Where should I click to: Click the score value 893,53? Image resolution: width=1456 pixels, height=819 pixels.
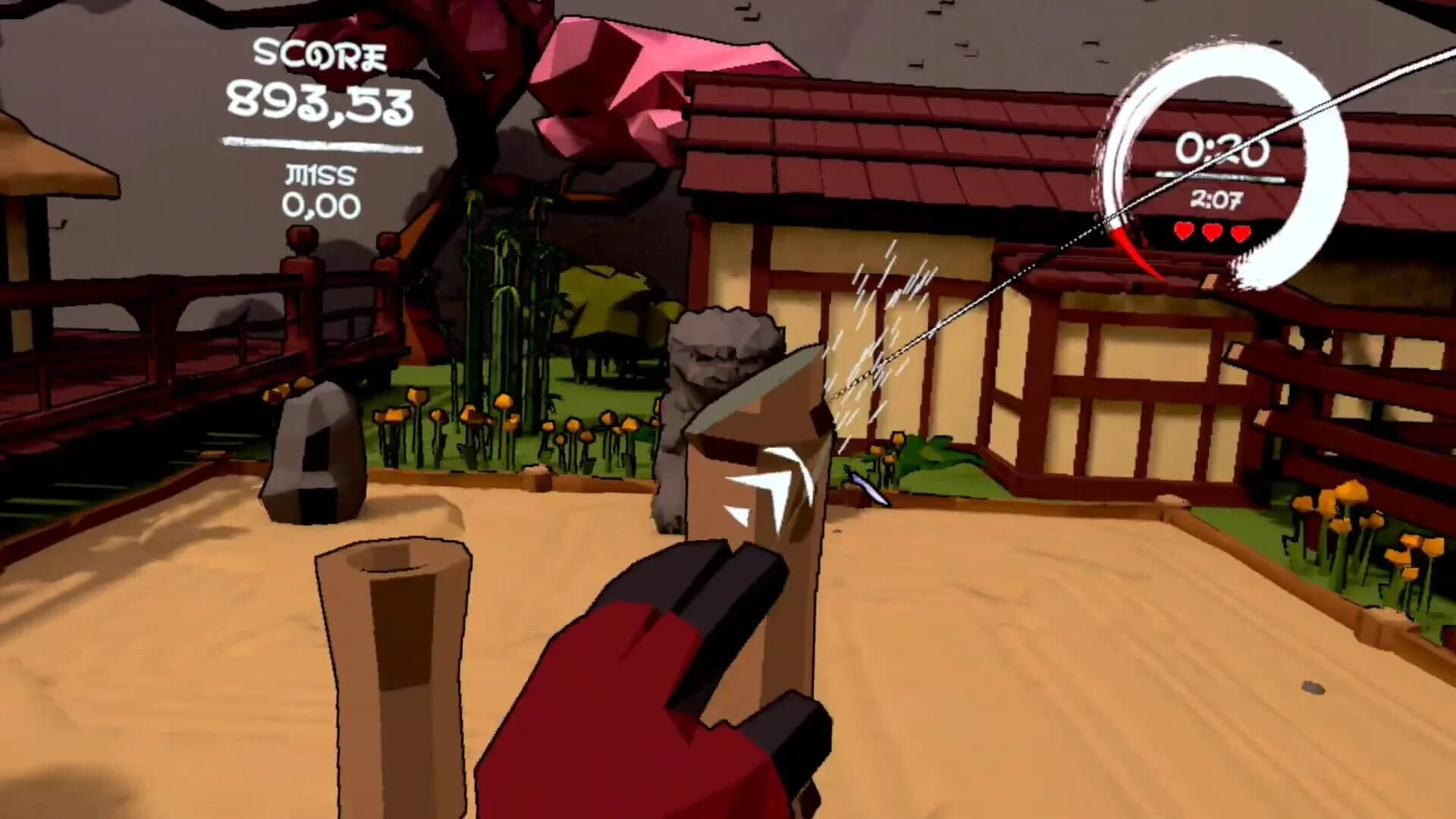(x=318, y=102)
